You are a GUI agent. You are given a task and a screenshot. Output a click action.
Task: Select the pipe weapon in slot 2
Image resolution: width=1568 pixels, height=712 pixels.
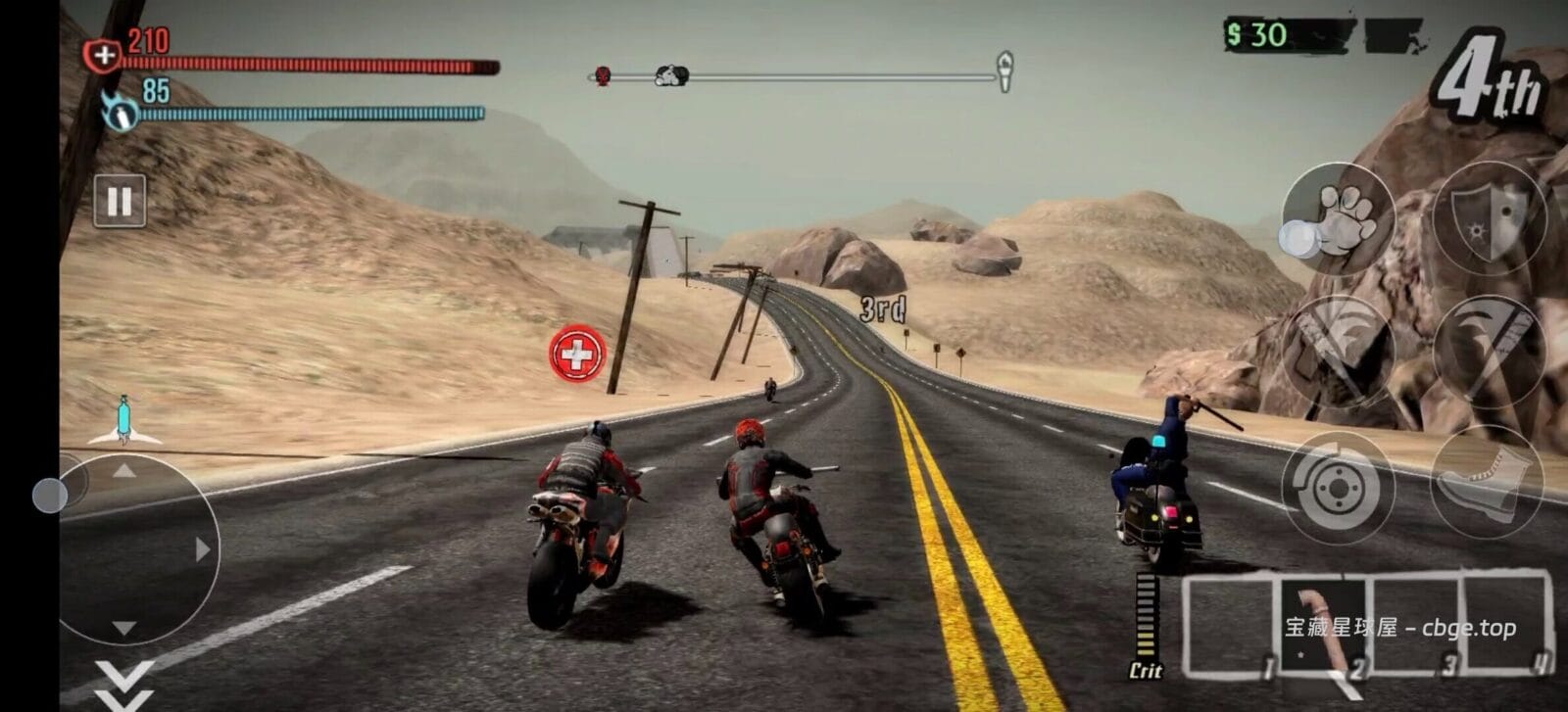1324,626
